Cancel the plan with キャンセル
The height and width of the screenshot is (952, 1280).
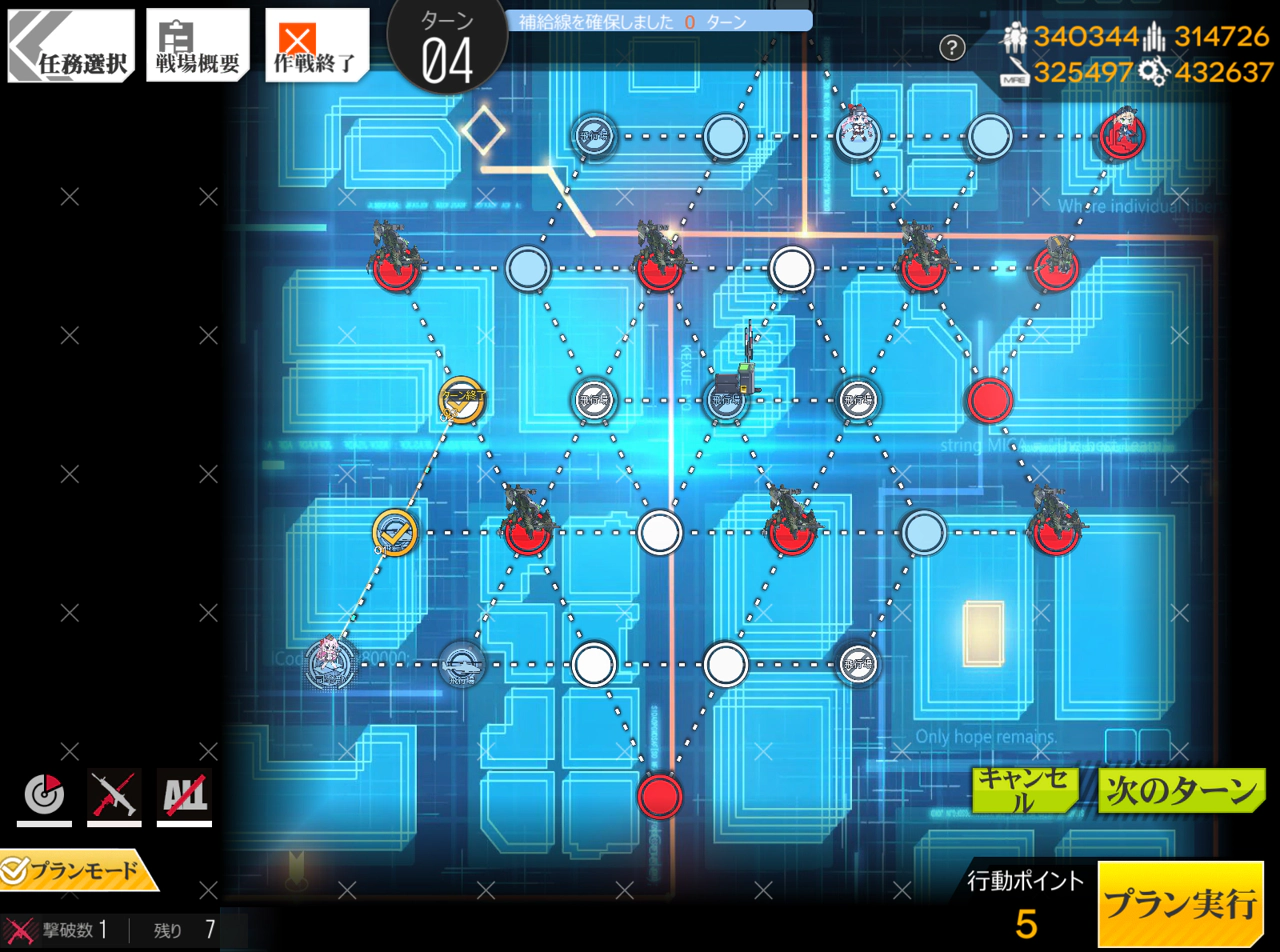point(1025,790)
